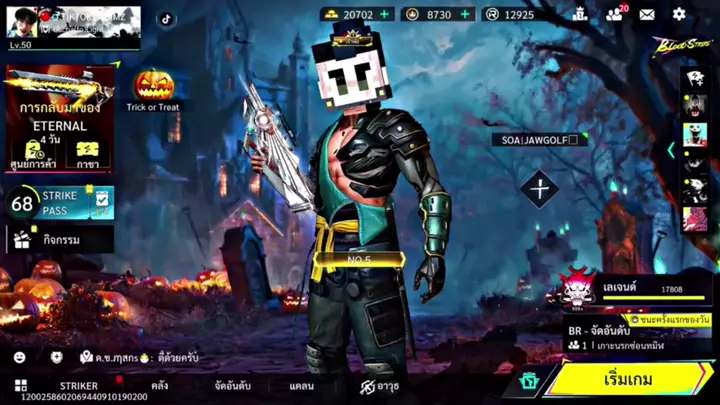The height and width of the screenshot is (405, 720).
Task: Open the แคลน clan tab
Action: (301, 385)
